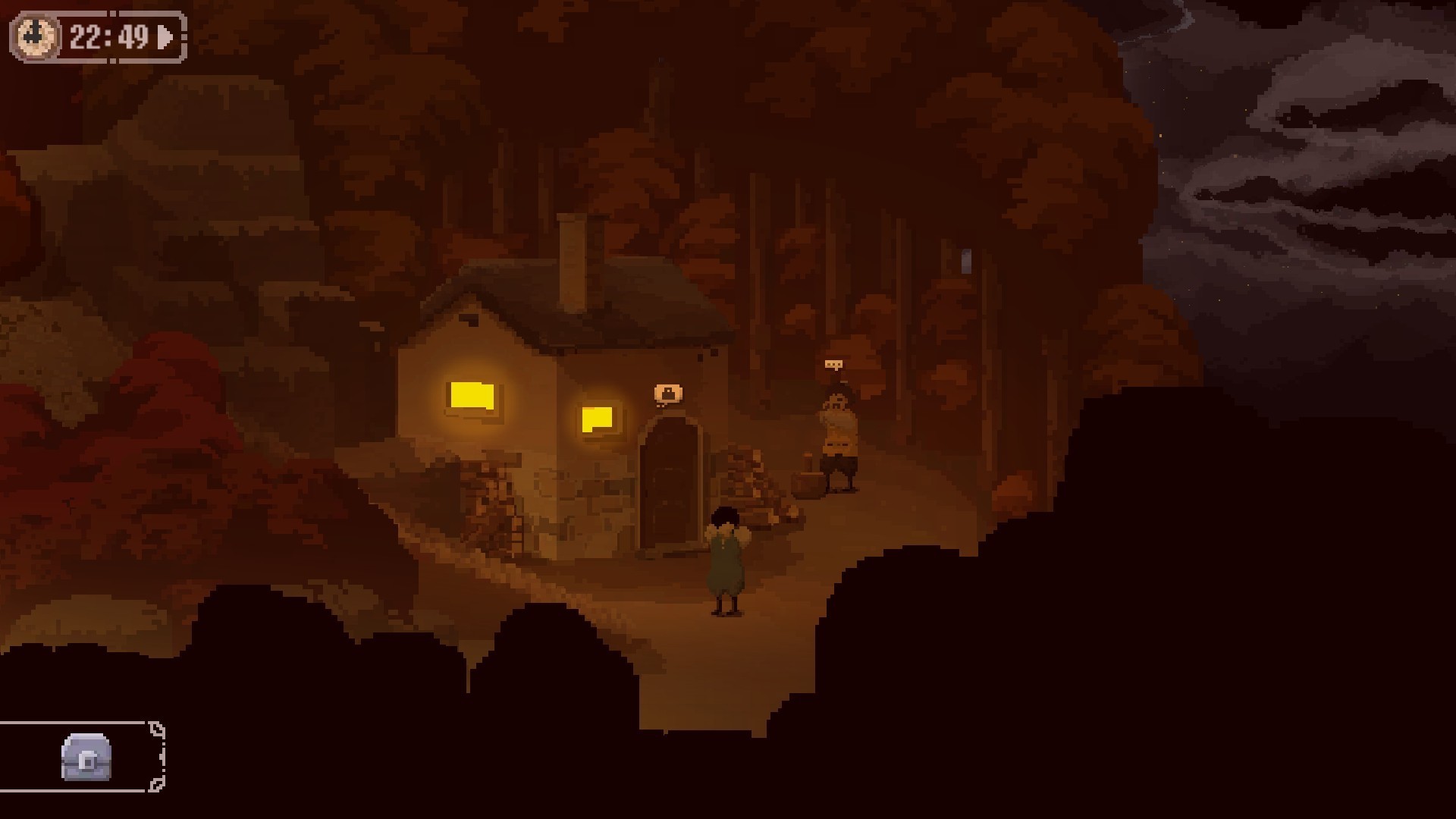The image size is (1456, 819).
Task: Open the speech bubble above the man
Action: coord(833,366)
